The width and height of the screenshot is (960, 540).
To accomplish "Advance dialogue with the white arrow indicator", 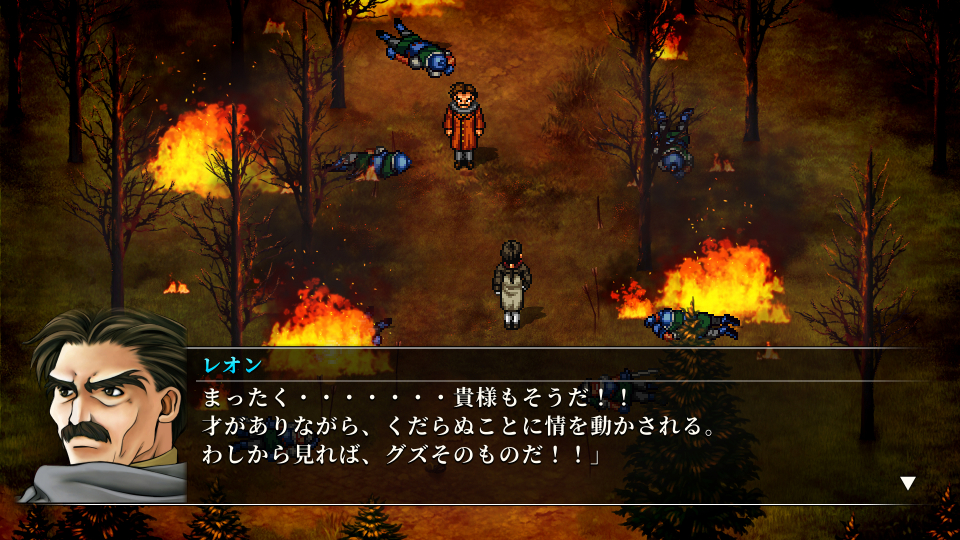I will tap(907, 483).
